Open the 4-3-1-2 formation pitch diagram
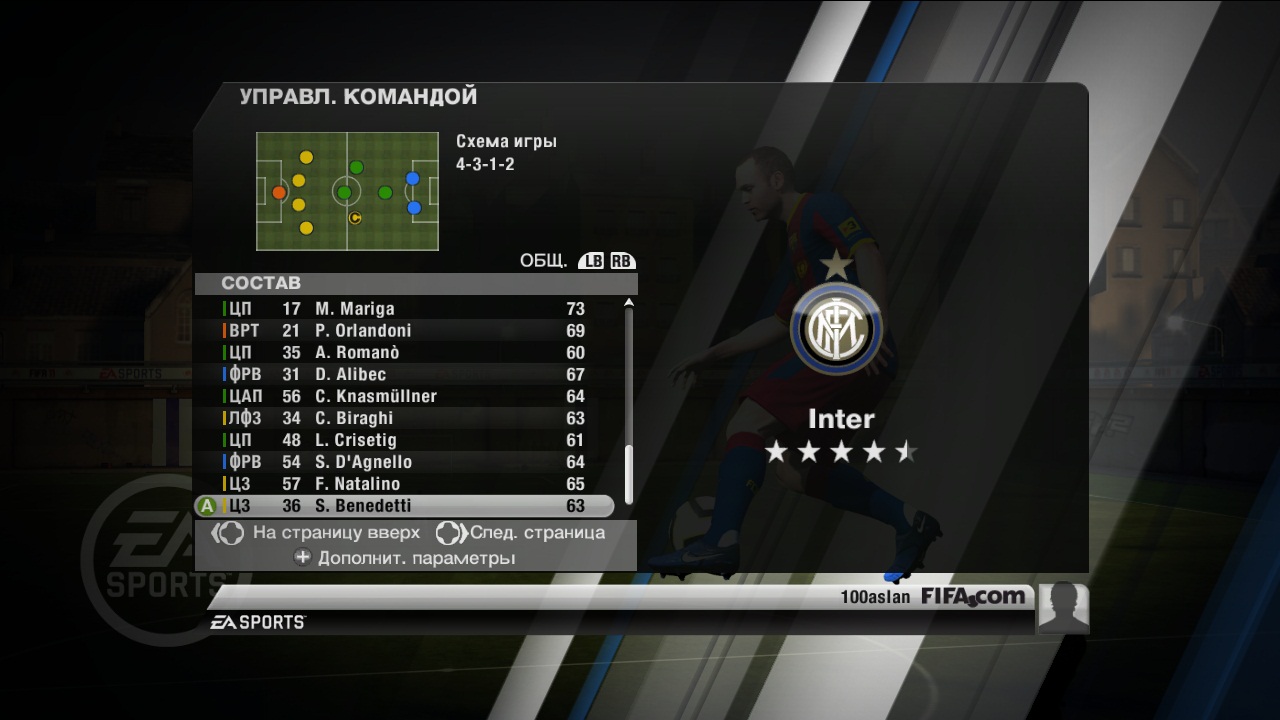The height and width of the screenshot is (720, 1280). (347, 191)
